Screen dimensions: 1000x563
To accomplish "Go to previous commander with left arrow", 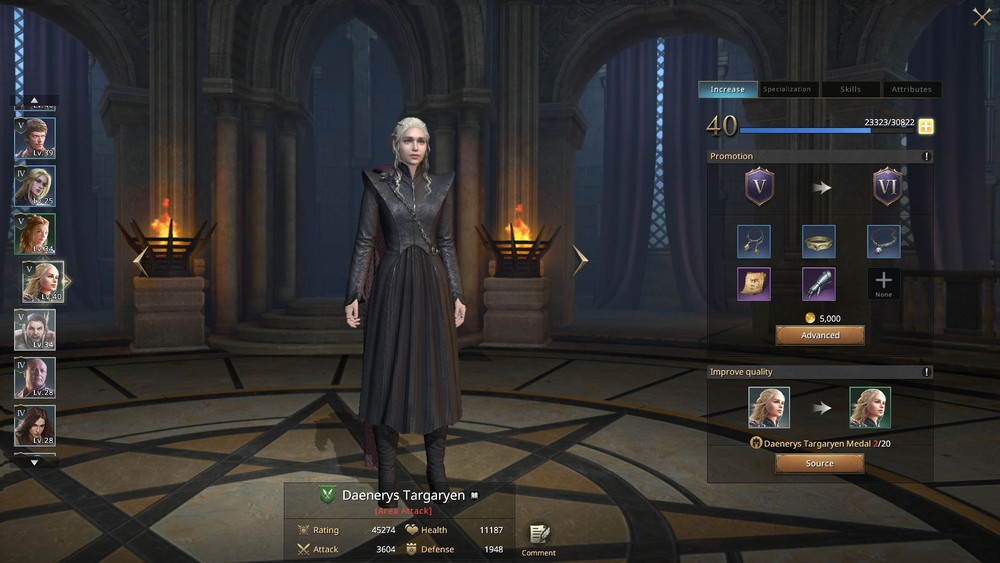I will [x=141, y=261].
